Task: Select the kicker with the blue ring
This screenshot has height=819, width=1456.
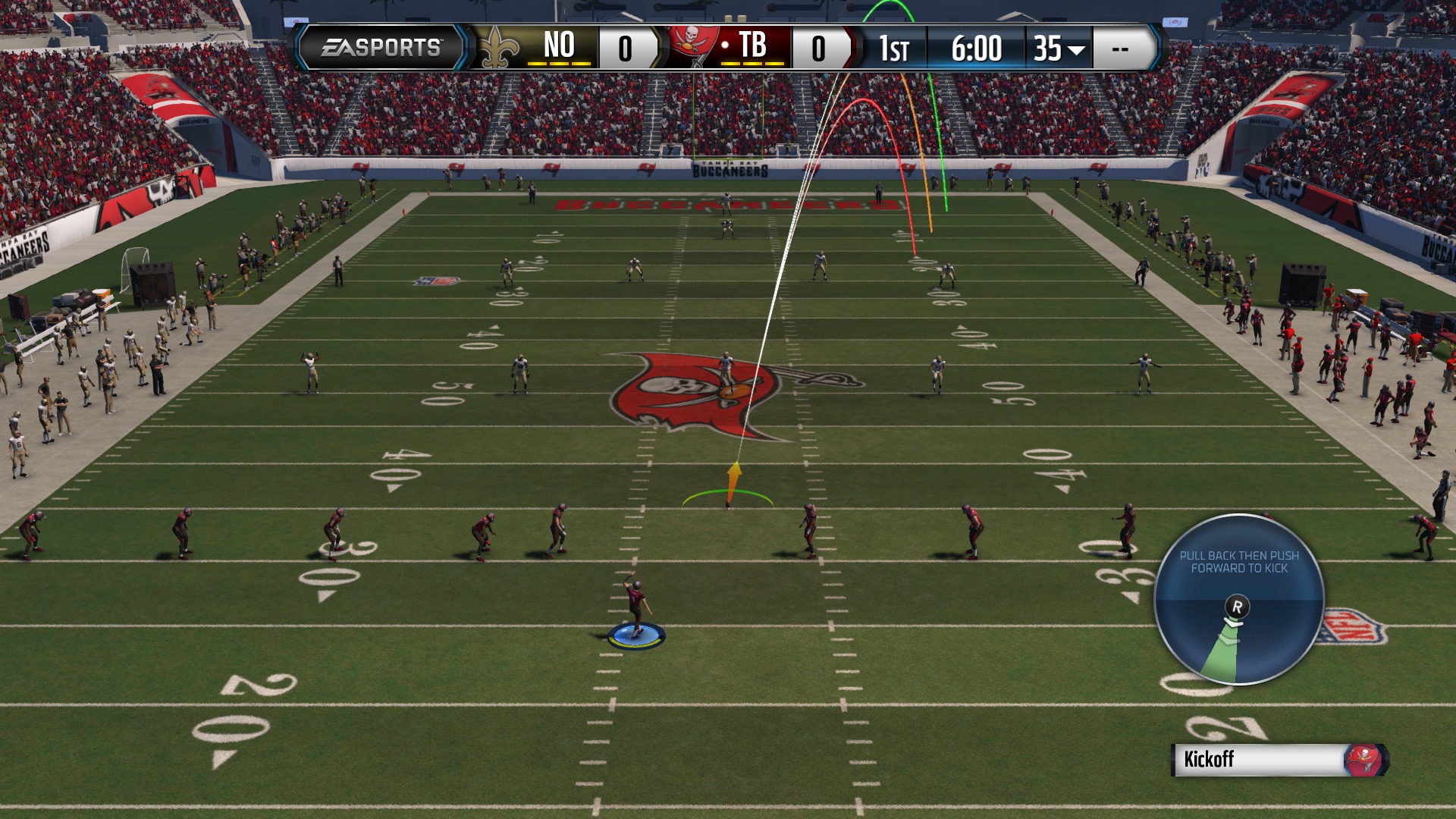Action: click(636, 614)
